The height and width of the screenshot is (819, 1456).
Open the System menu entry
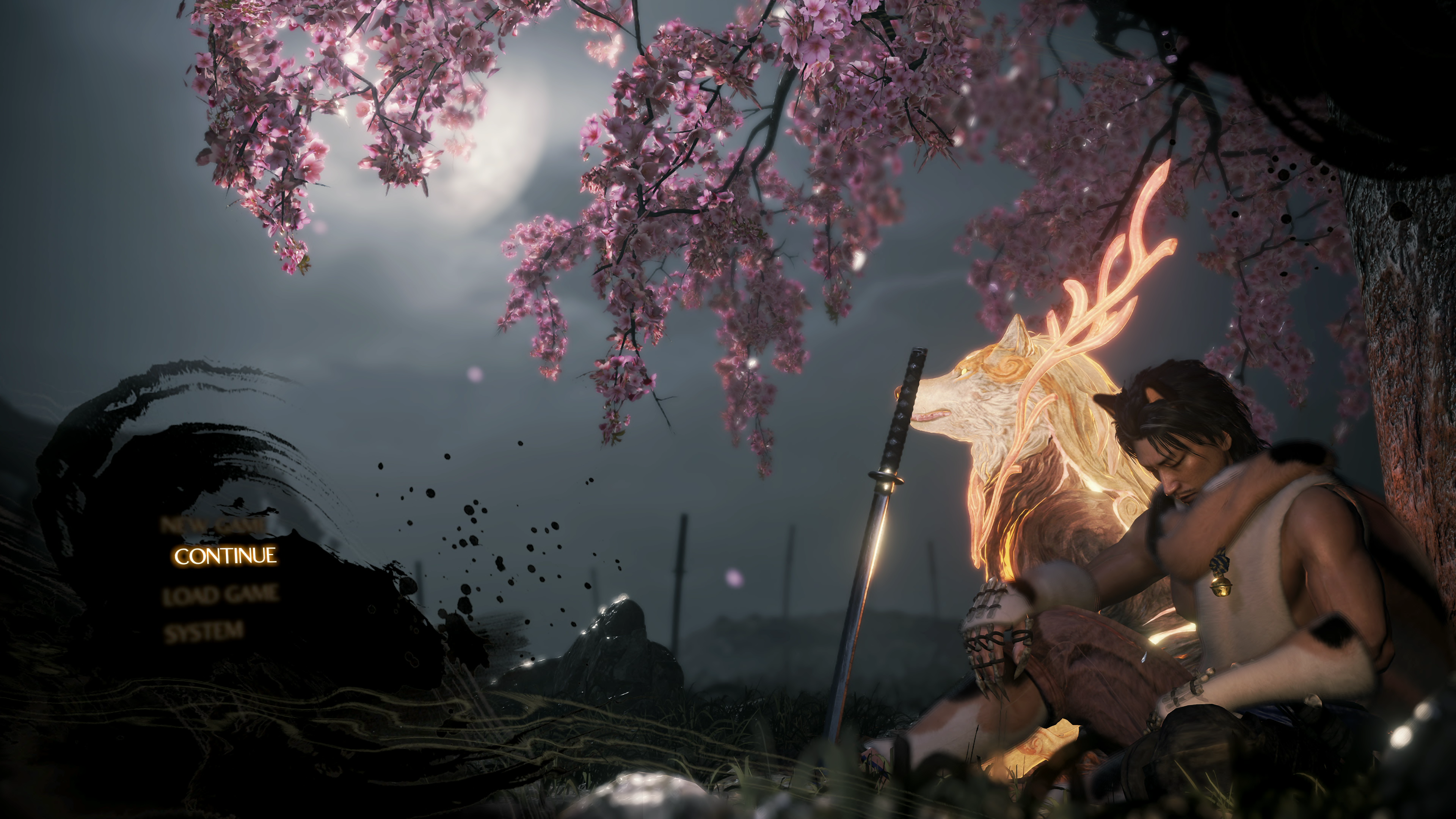[204, 631]
